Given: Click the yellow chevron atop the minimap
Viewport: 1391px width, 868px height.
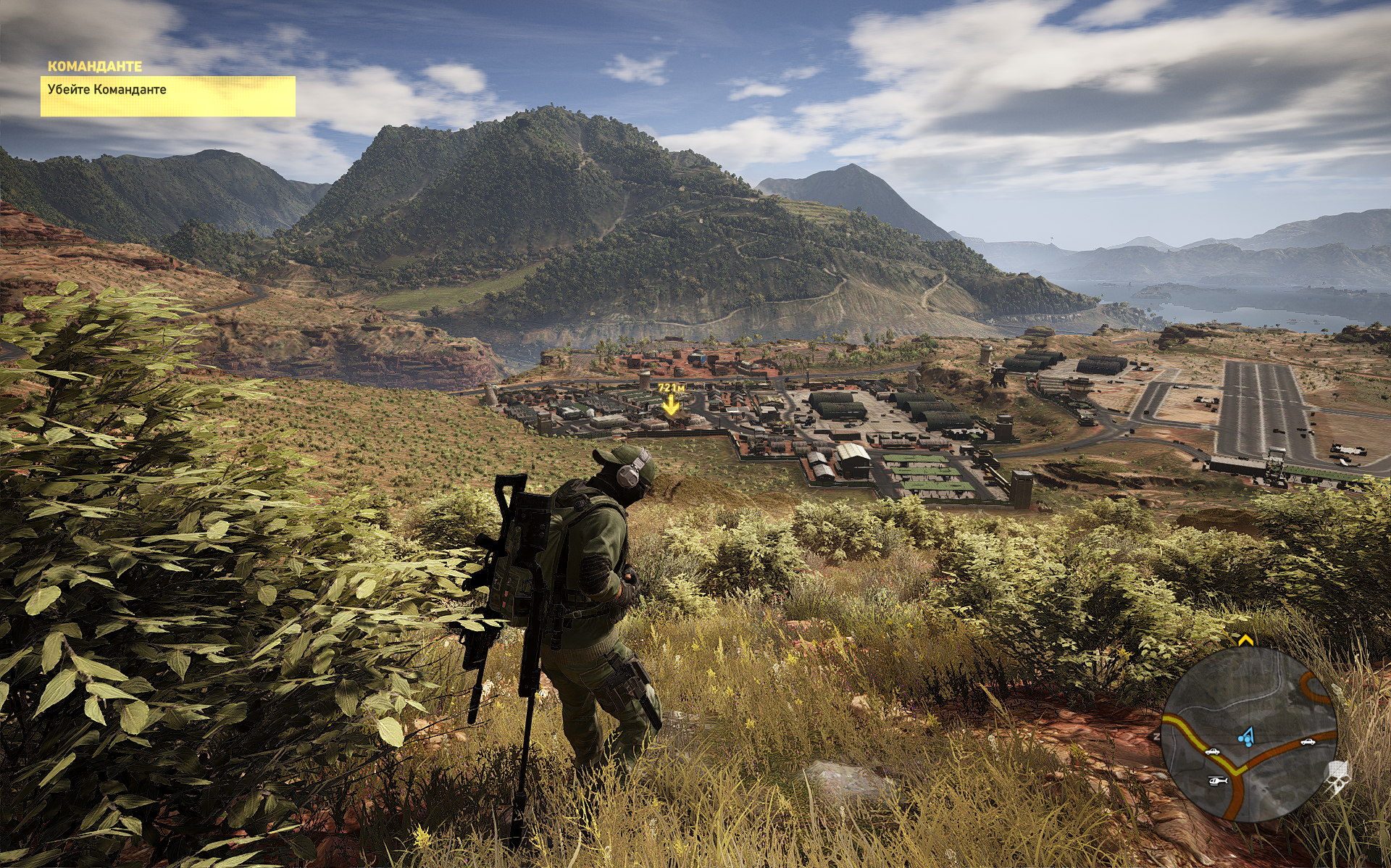Looking at the screenshot, I should pyautogui.click(x=1245, y=640).
